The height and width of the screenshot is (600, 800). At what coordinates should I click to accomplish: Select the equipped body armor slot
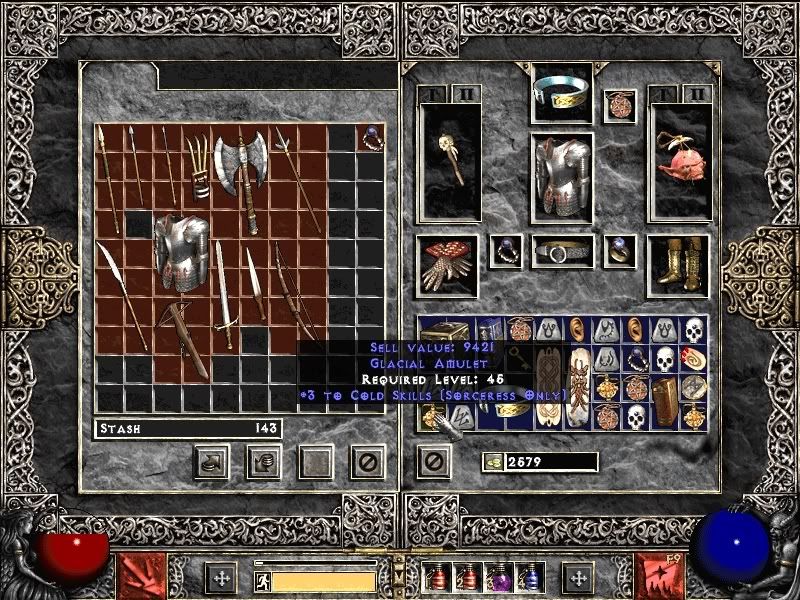pos(561,174)
